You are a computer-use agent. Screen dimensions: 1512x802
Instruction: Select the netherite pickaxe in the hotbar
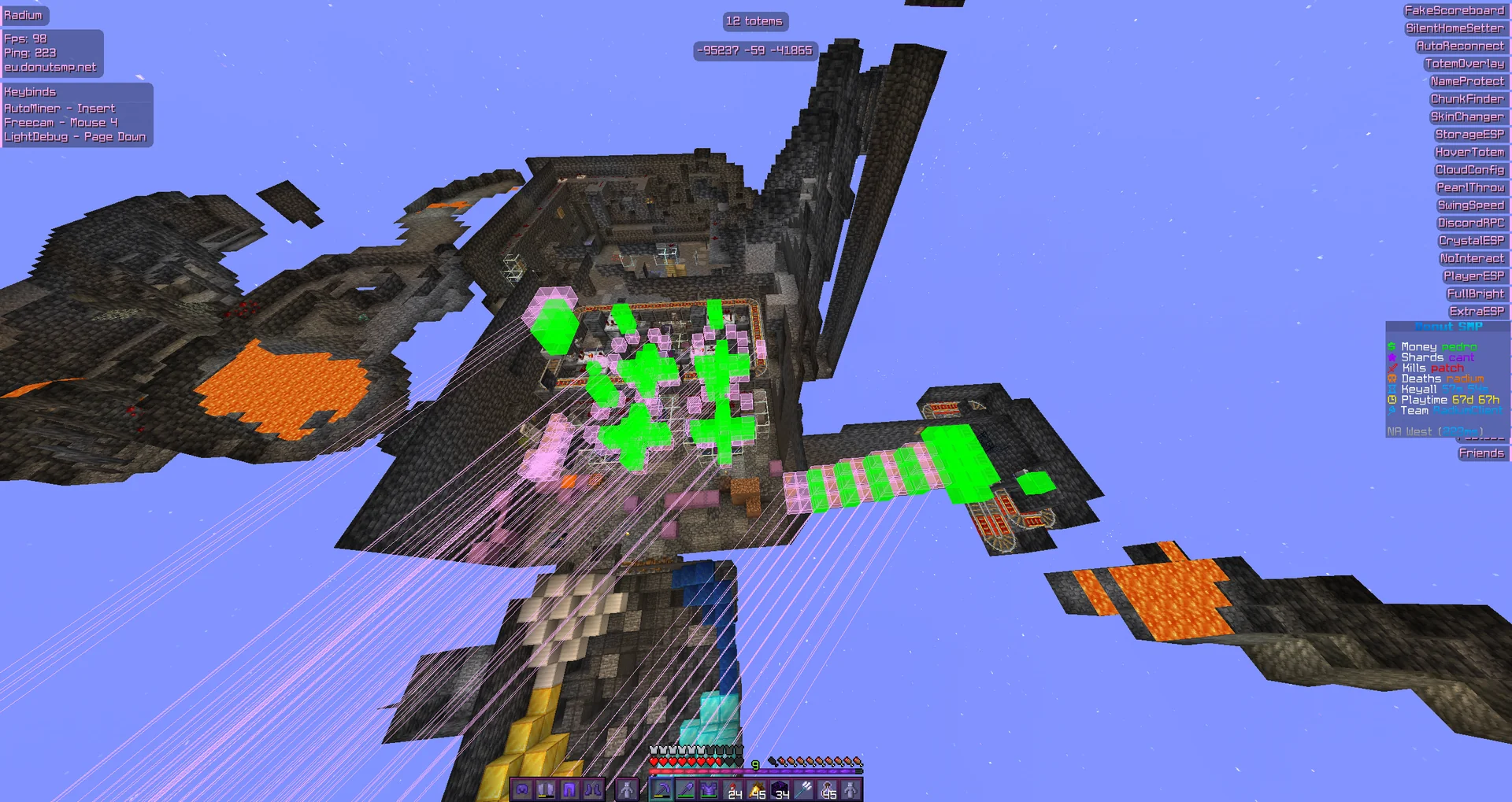tap(661, 789)
